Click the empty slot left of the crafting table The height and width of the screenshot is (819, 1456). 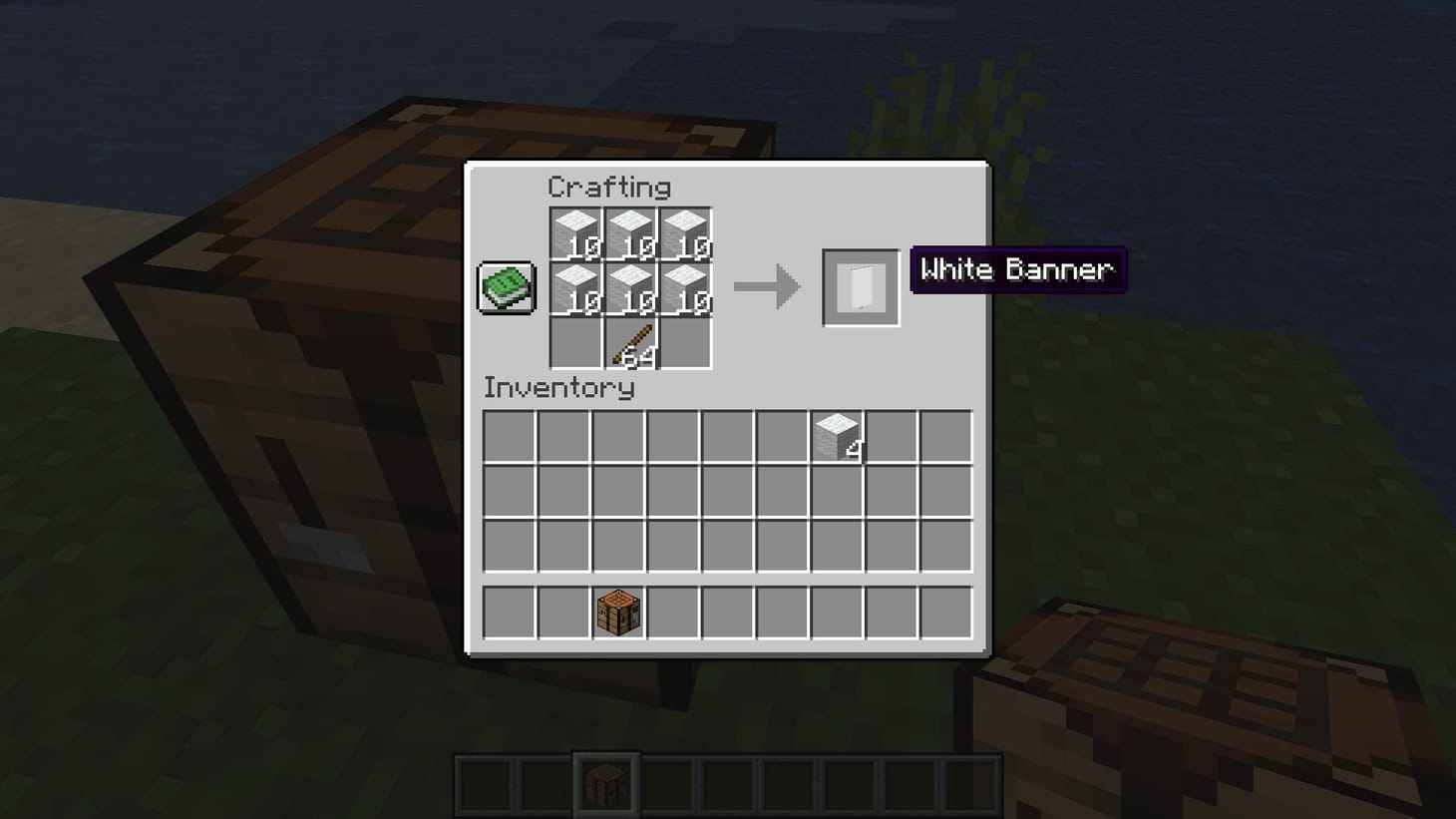pos(562,611)
